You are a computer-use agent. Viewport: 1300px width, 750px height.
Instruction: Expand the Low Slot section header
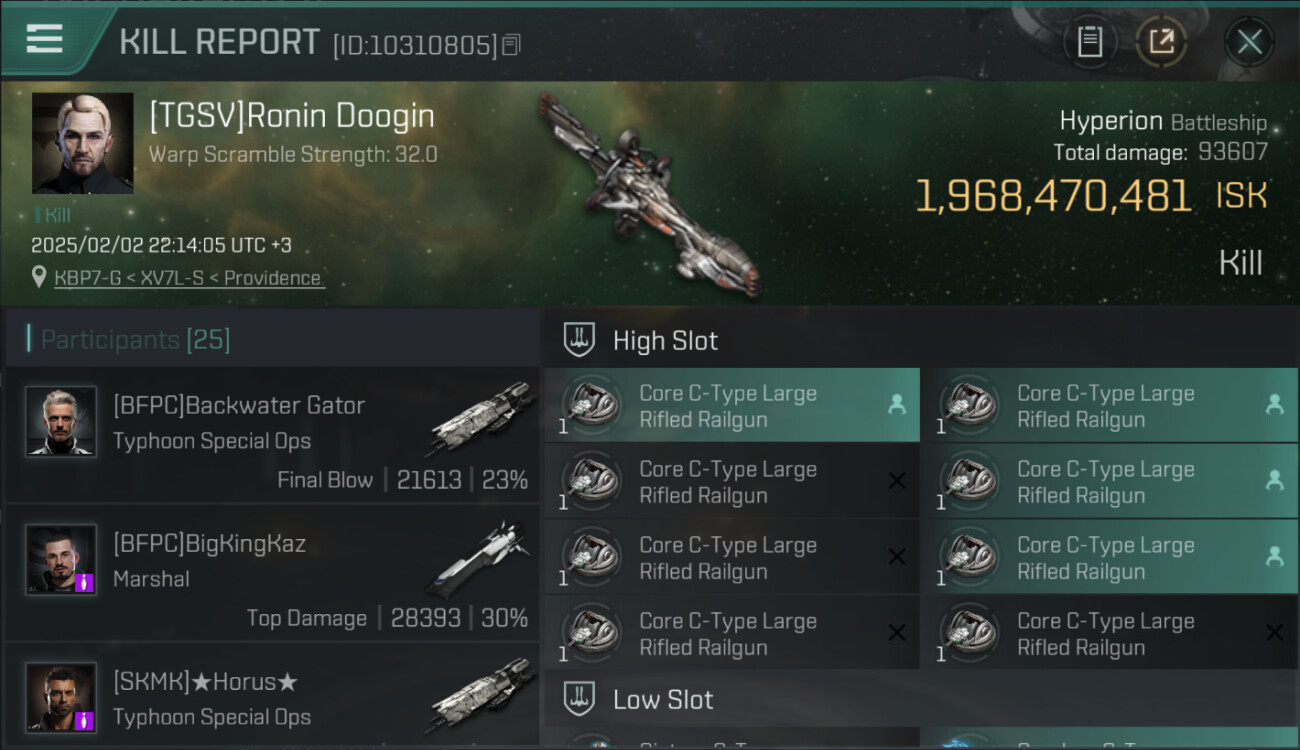tap(663, 700)
